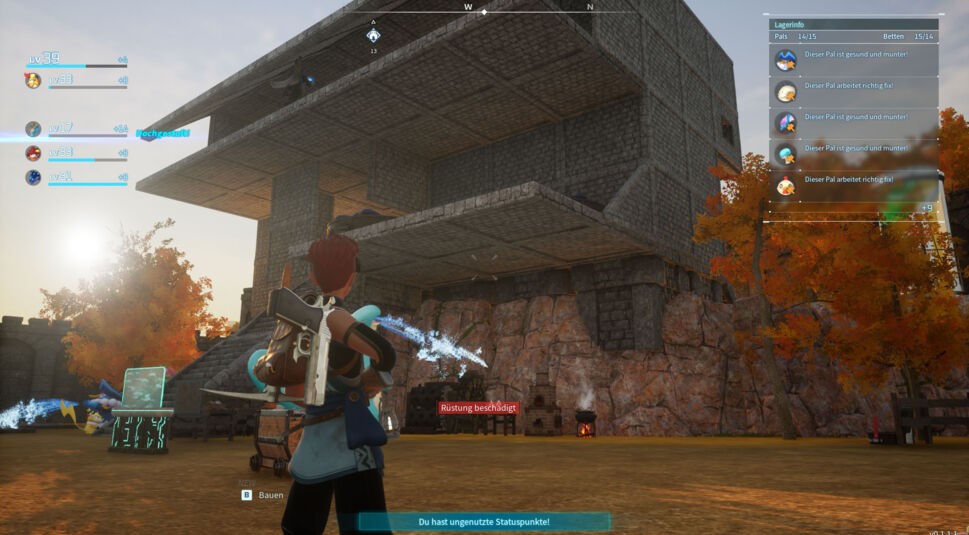Image resolution: width=969 pixels, height=535 pixels.
Task: Select the chicken pal row in Lagerinfo
Action: (786, 184)
